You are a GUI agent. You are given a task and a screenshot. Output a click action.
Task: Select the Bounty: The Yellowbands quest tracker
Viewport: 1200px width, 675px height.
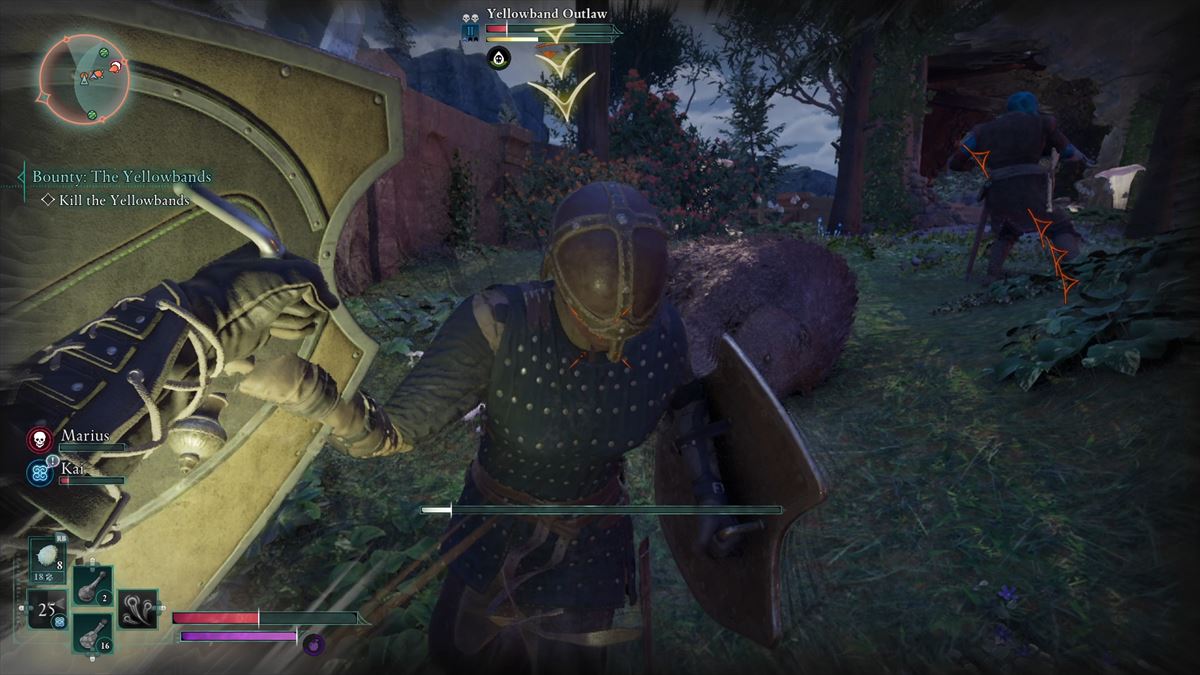click(121, 177)
